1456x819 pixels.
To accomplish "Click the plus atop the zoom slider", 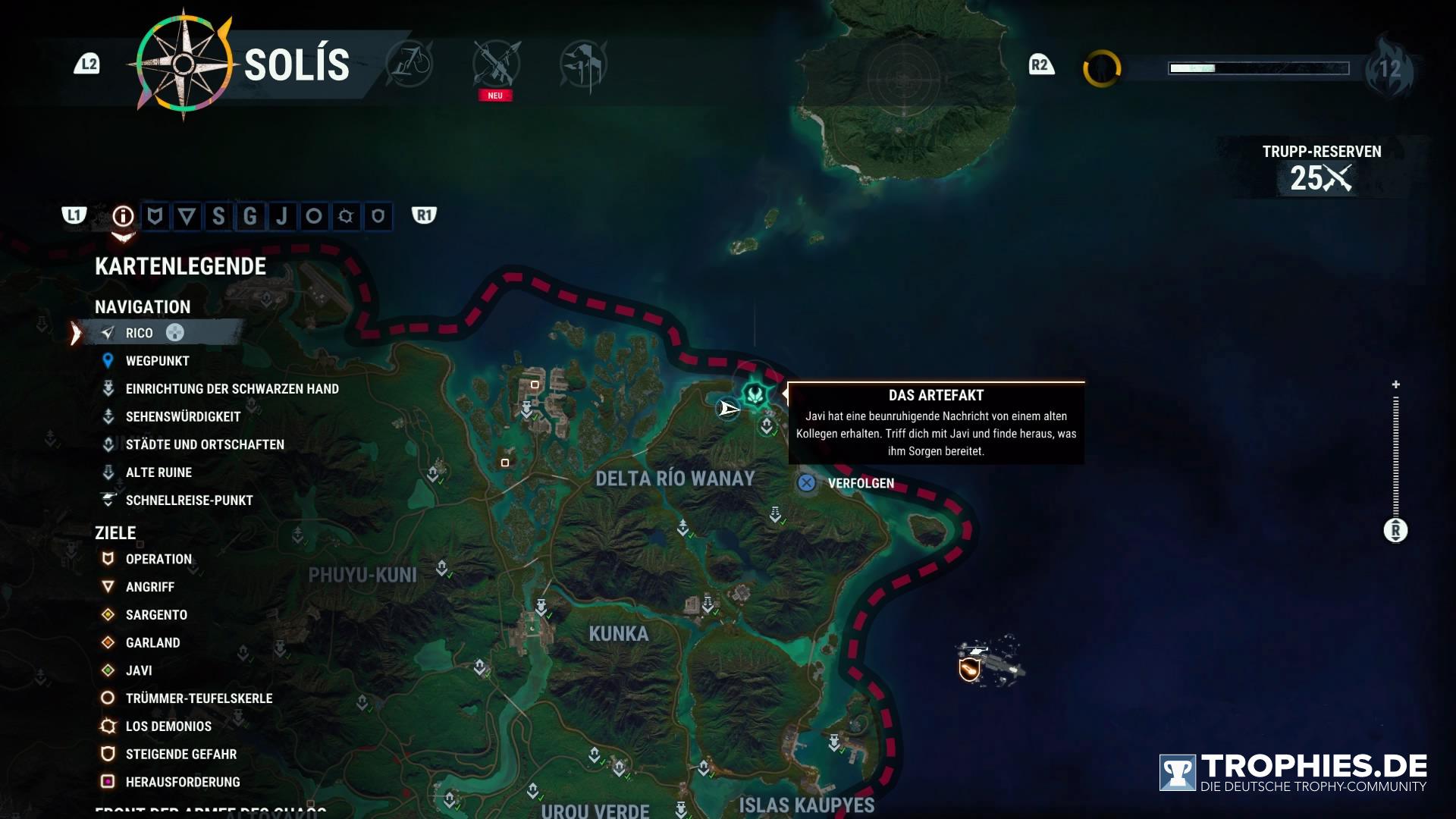I will point(1395,384).
